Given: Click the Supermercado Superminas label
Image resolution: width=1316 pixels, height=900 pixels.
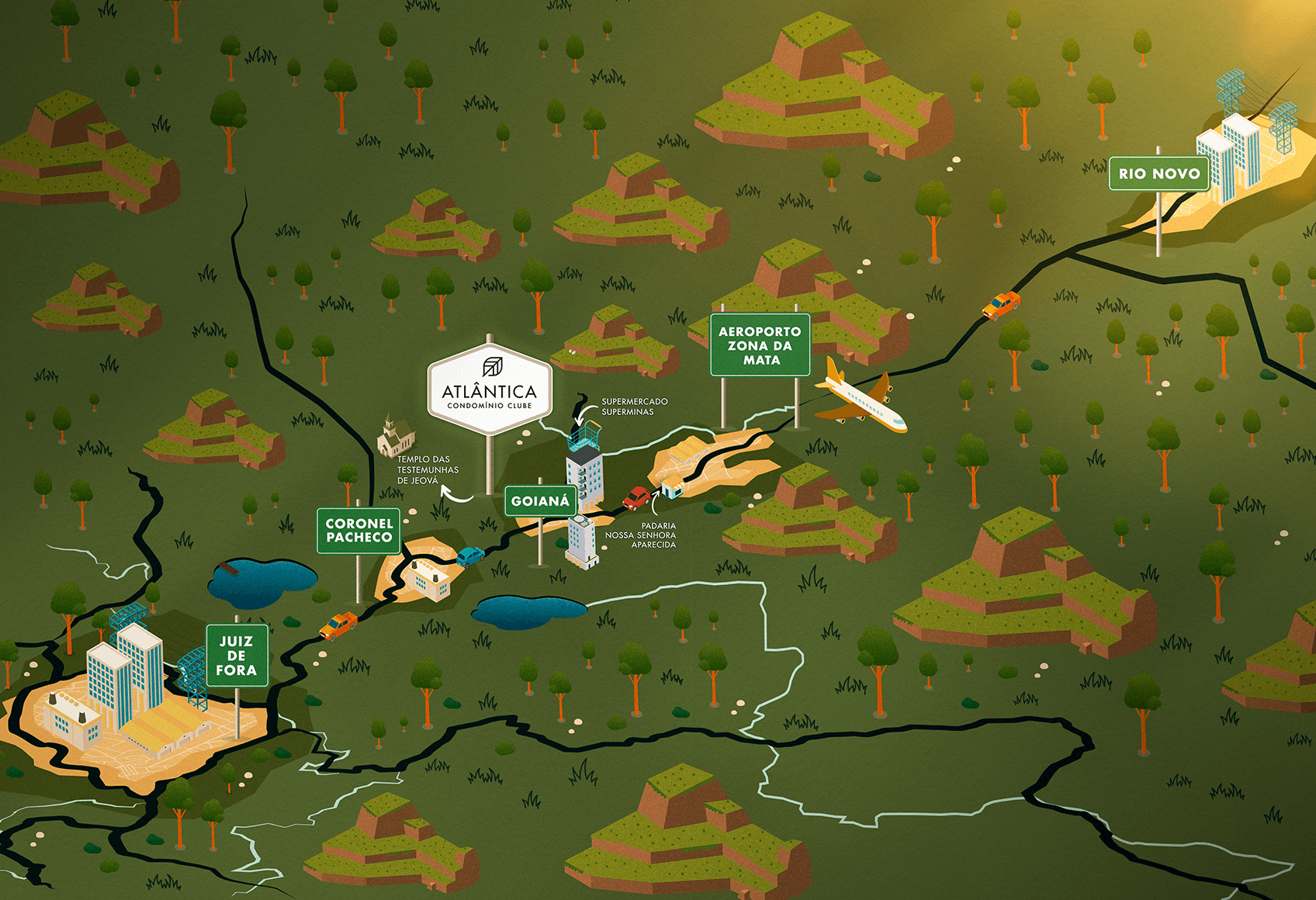Looking at the screenshot, I should [634, 407].
